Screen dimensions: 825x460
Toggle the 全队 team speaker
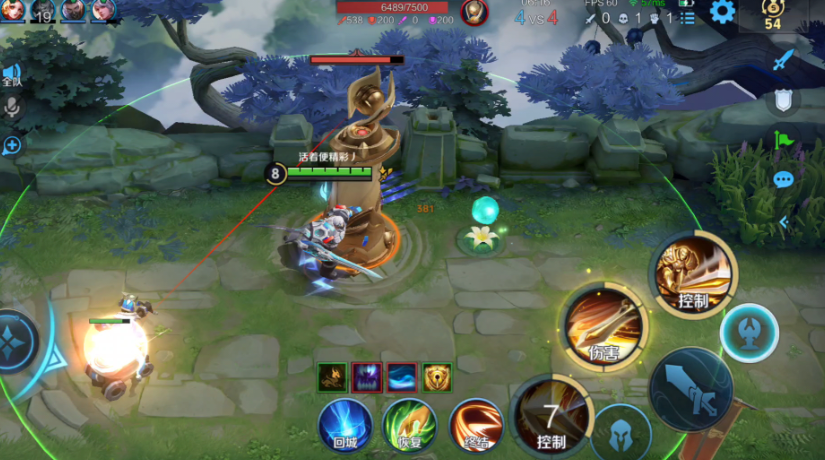click(12, 76)
